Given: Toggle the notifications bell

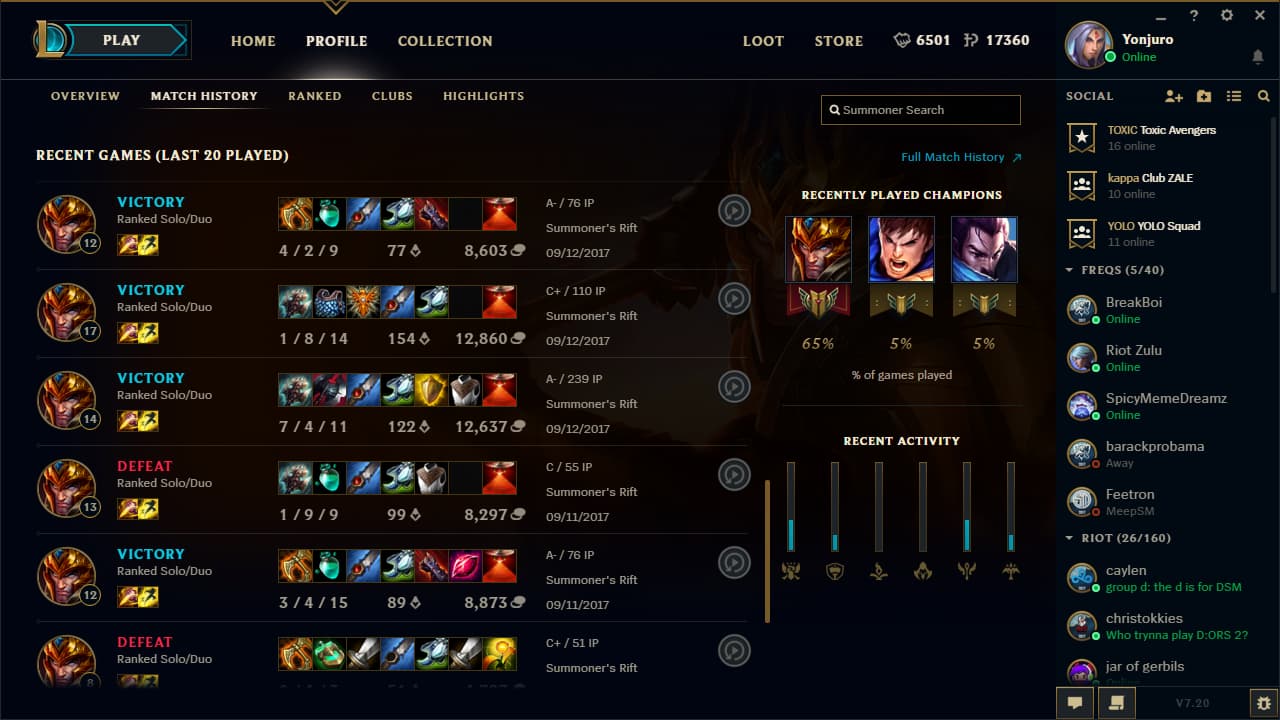Looking at the screenshot, I should tap(1258, 57).
